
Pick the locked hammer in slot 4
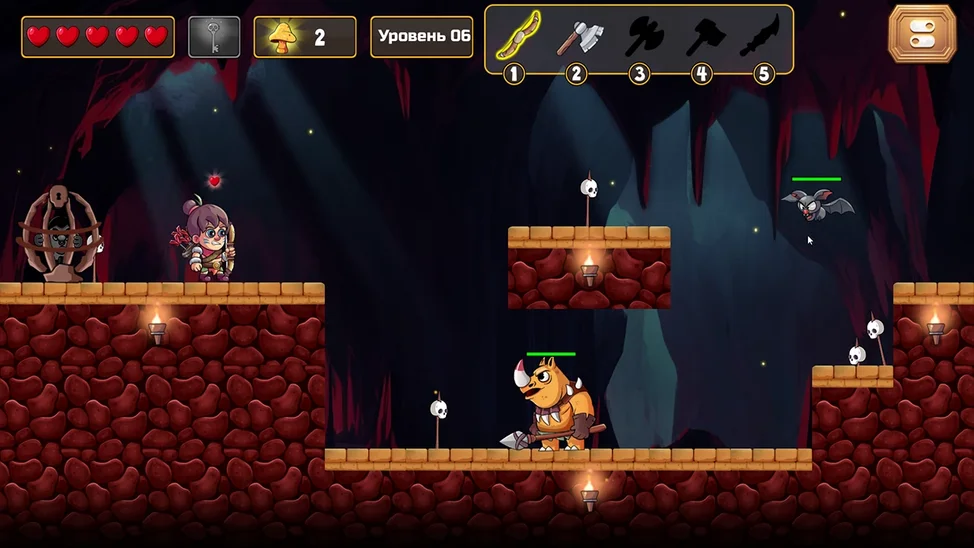click(704, 38)
